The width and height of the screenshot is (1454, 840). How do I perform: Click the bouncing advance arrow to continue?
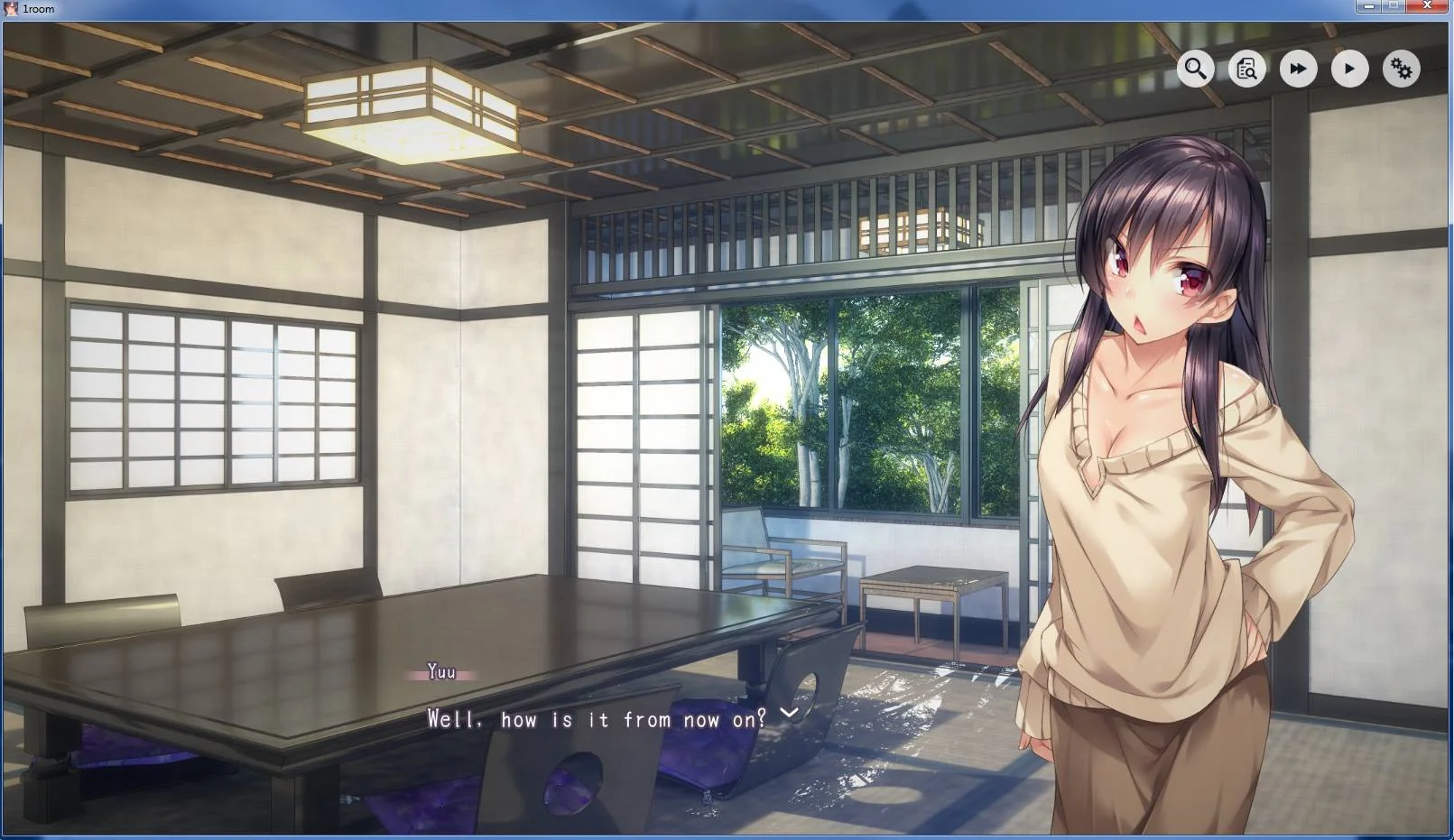click(x=788, y=715)
